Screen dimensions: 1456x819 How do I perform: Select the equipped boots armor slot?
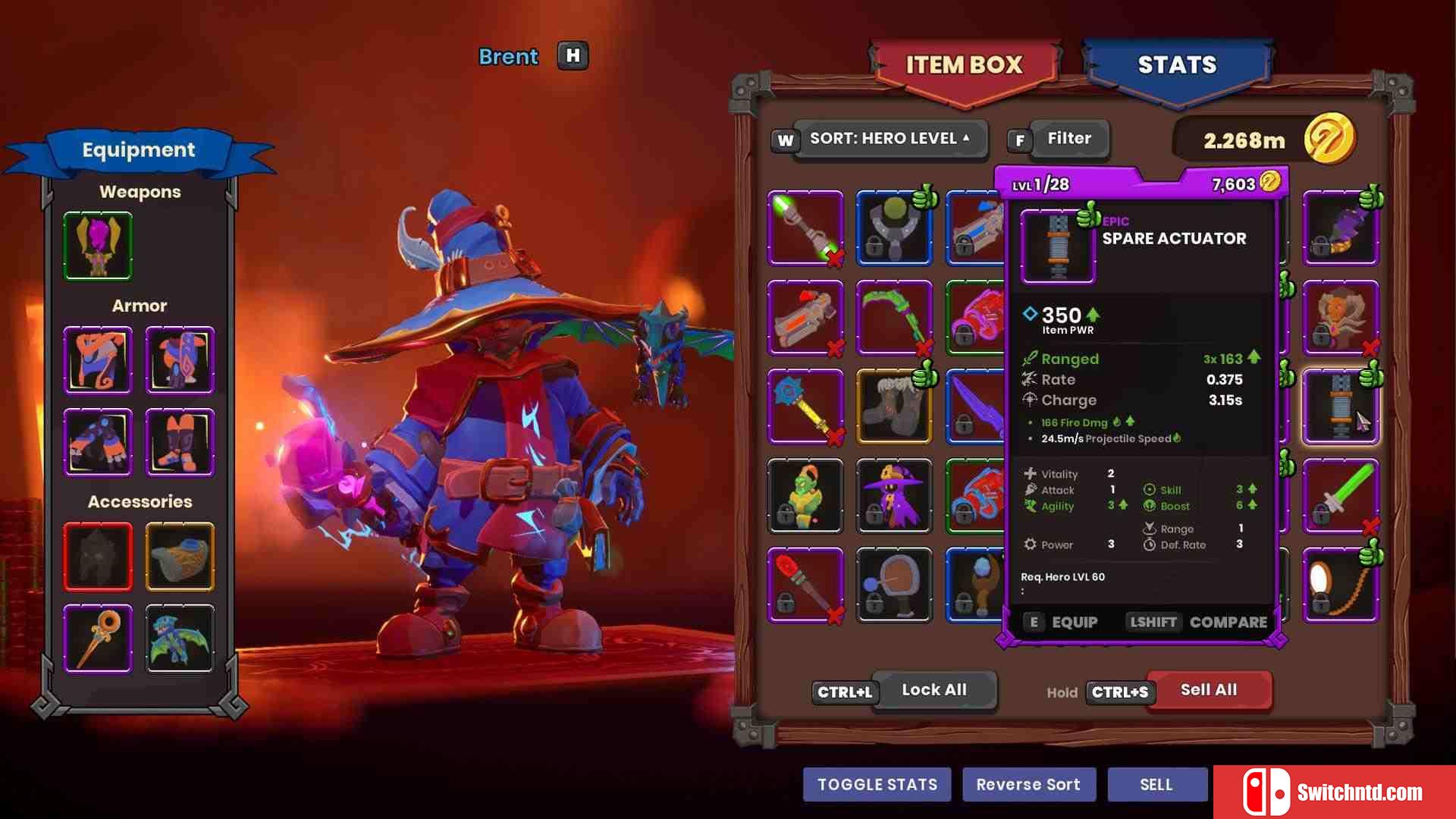(180, 442)
